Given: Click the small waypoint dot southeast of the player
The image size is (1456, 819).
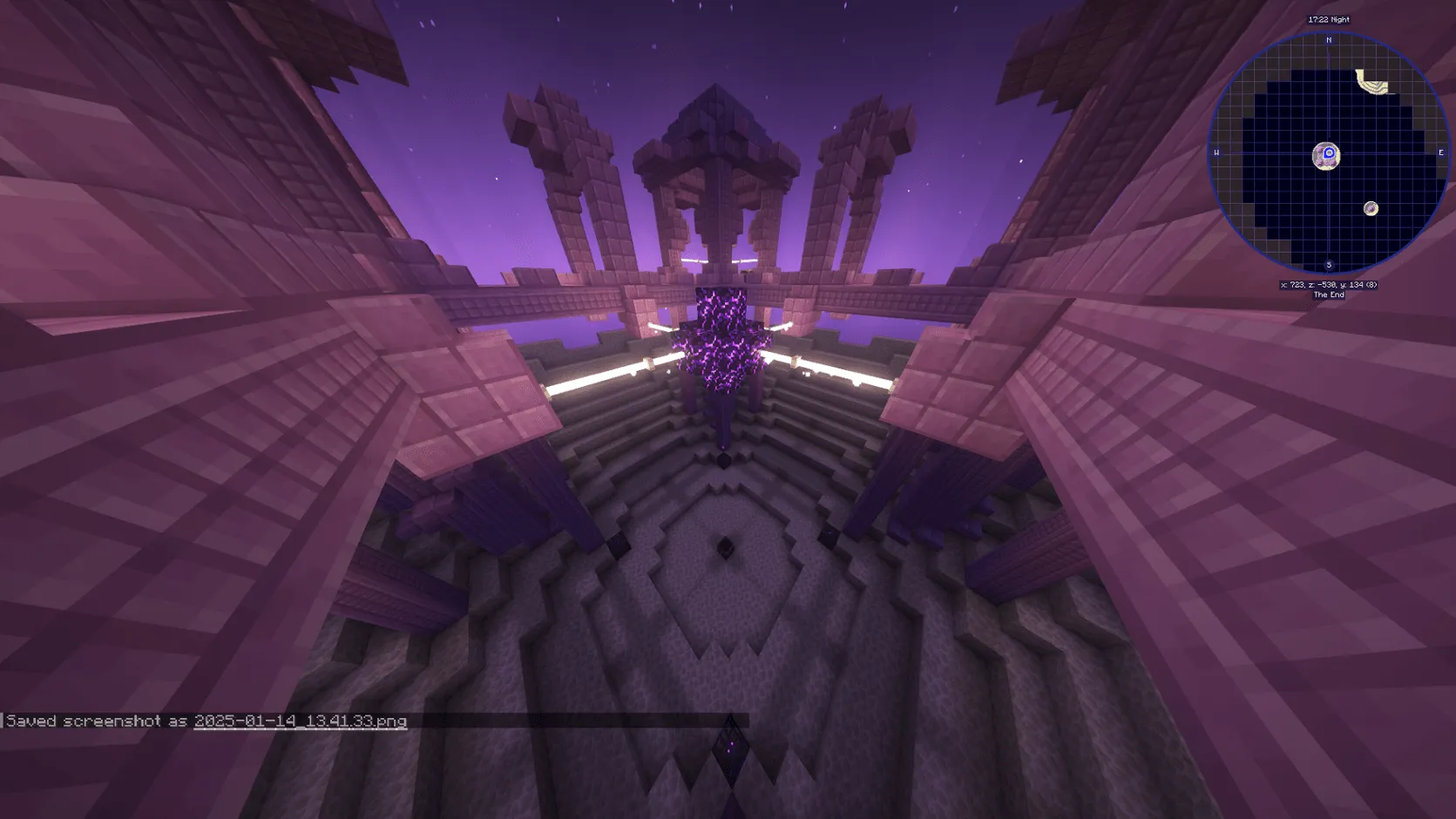Looking at the screenshot, I should pyautogui.click(x=1371, y=207).
